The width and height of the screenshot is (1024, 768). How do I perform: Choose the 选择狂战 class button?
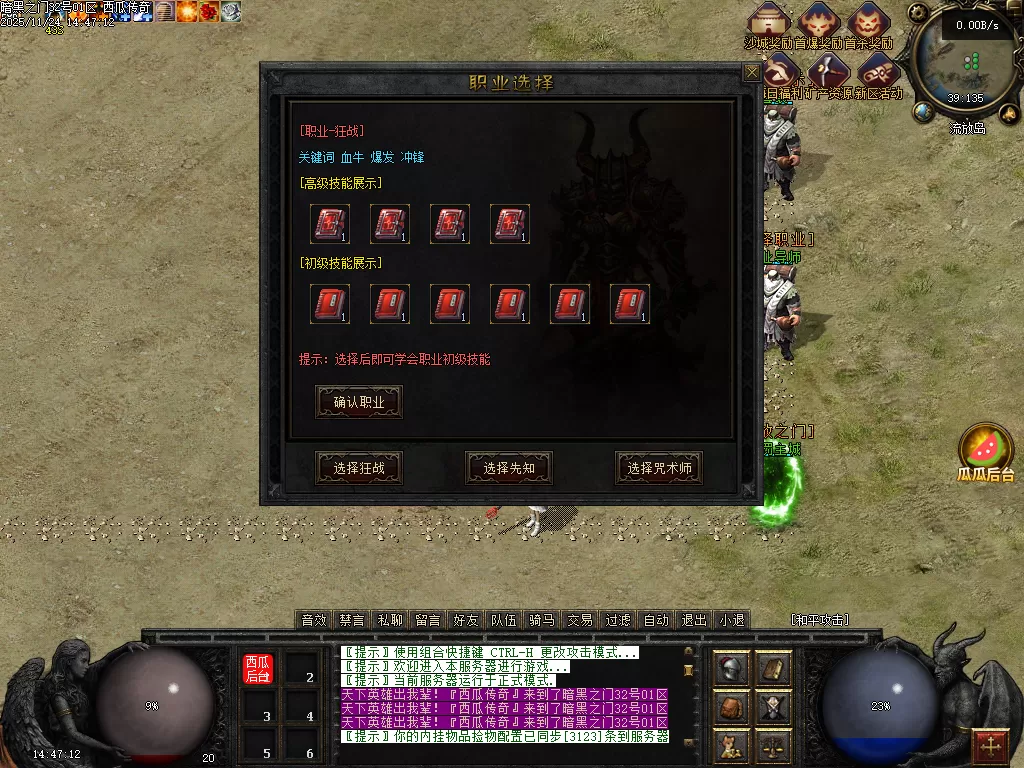pos(359,467)
